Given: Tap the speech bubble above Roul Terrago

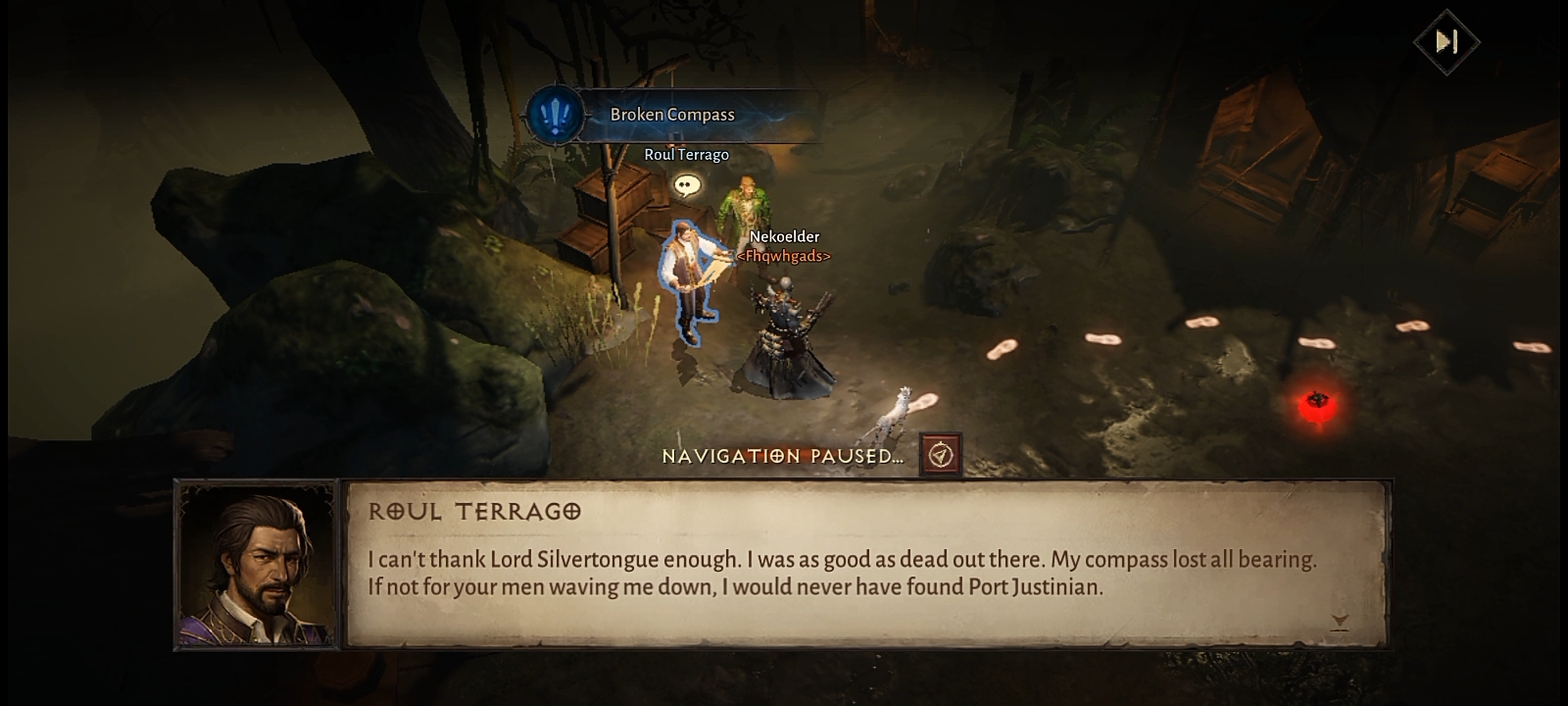Looking at the screenshot, I should click(687, 184).
